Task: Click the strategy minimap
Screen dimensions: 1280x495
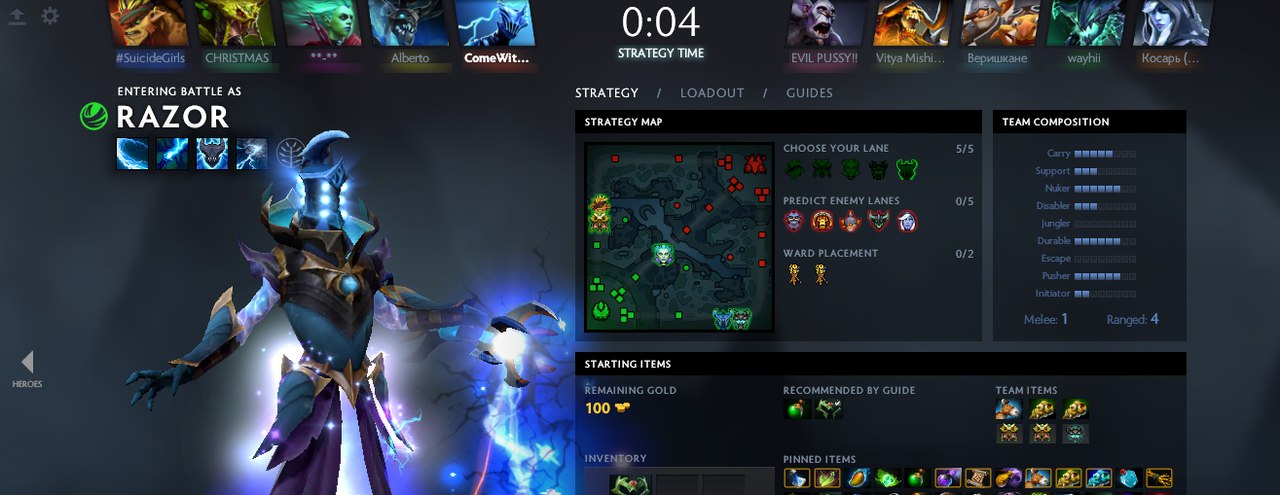Action: (679, 237)
